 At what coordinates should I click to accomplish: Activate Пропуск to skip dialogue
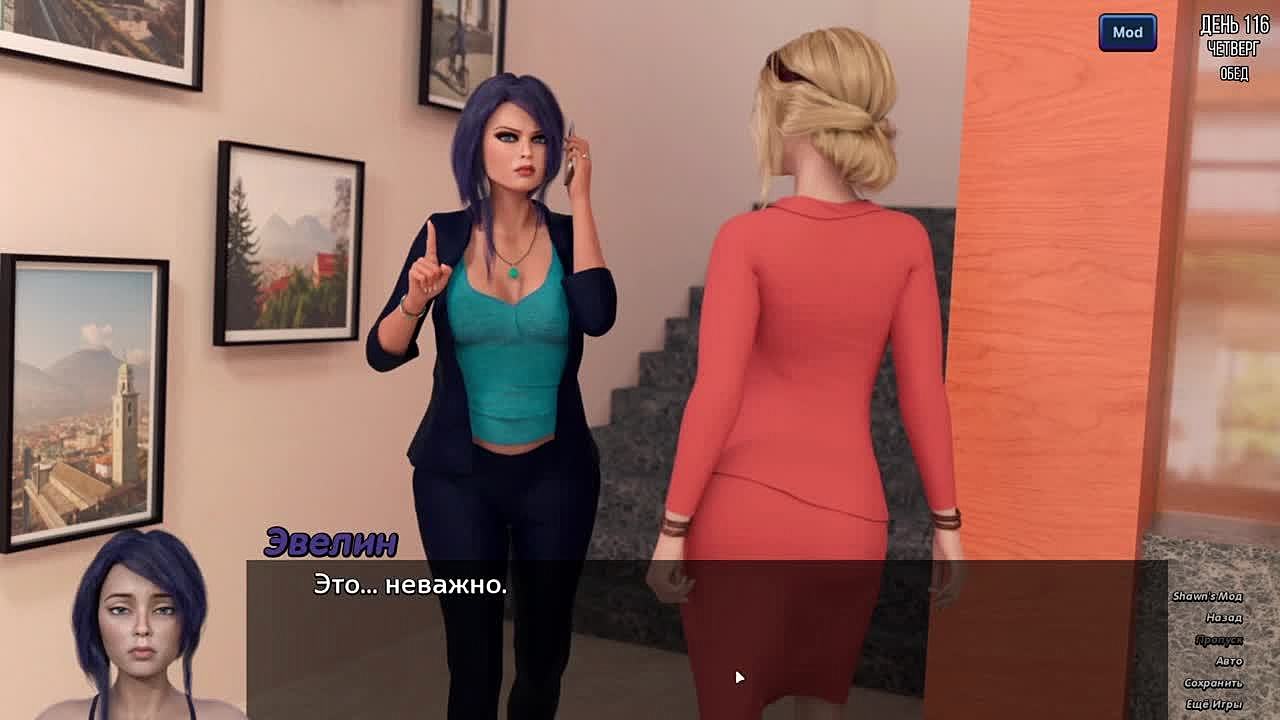point(1218,640)
